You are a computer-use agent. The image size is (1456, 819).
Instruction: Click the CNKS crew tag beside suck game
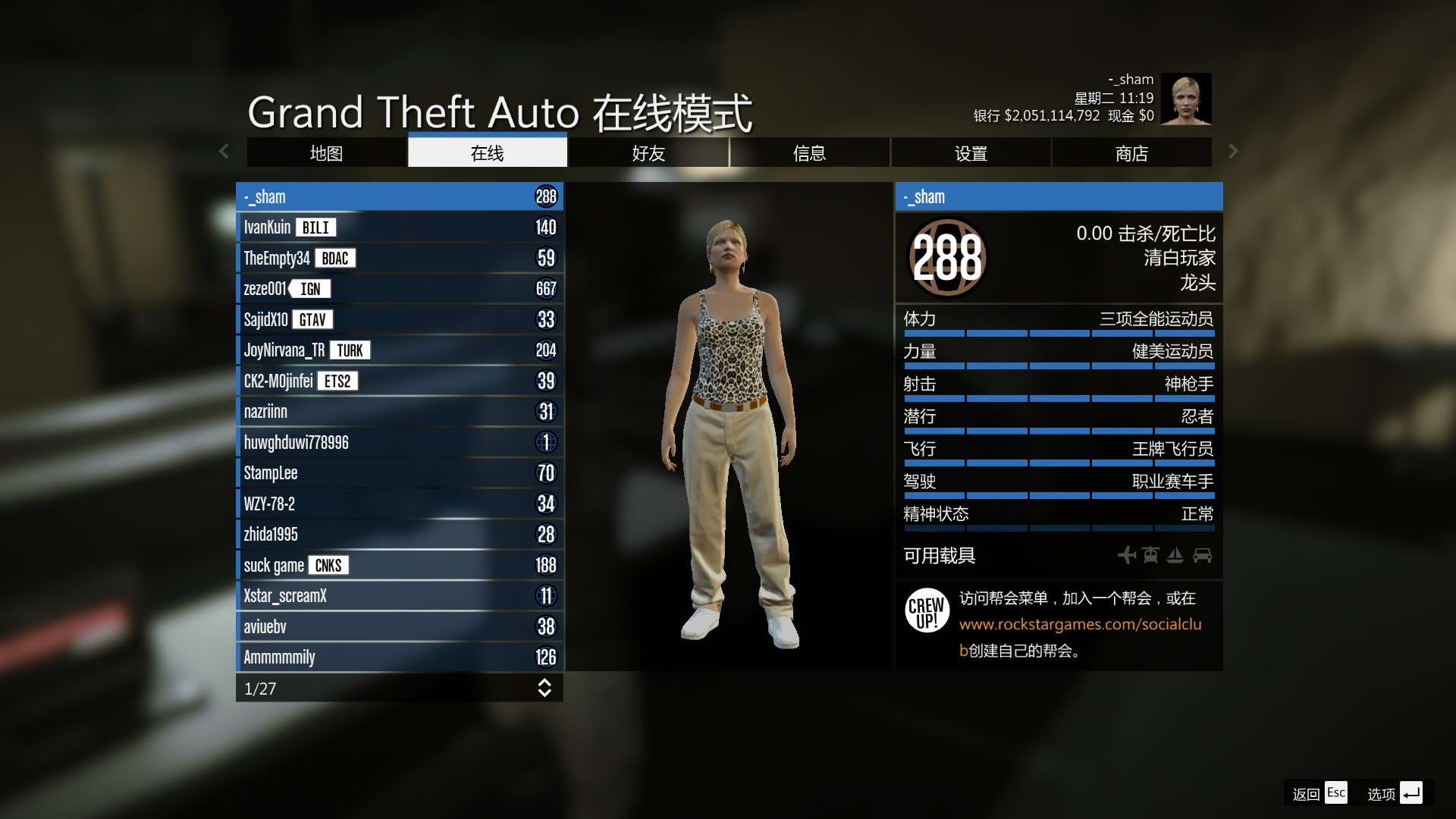329,565
